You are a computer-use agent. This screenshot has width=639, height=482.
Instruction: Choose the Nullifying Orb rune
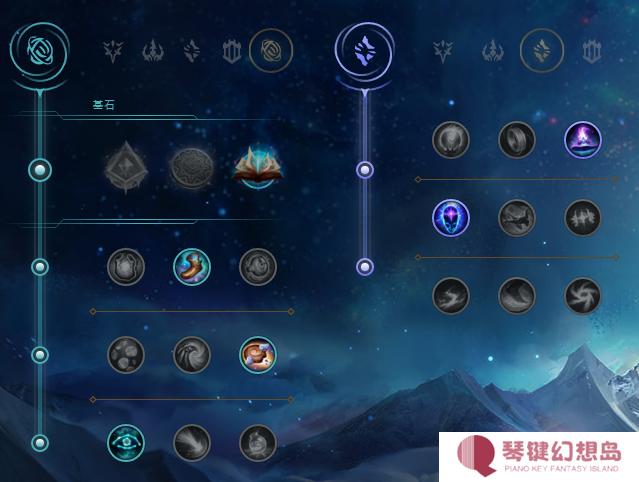[x=451, y=140]
